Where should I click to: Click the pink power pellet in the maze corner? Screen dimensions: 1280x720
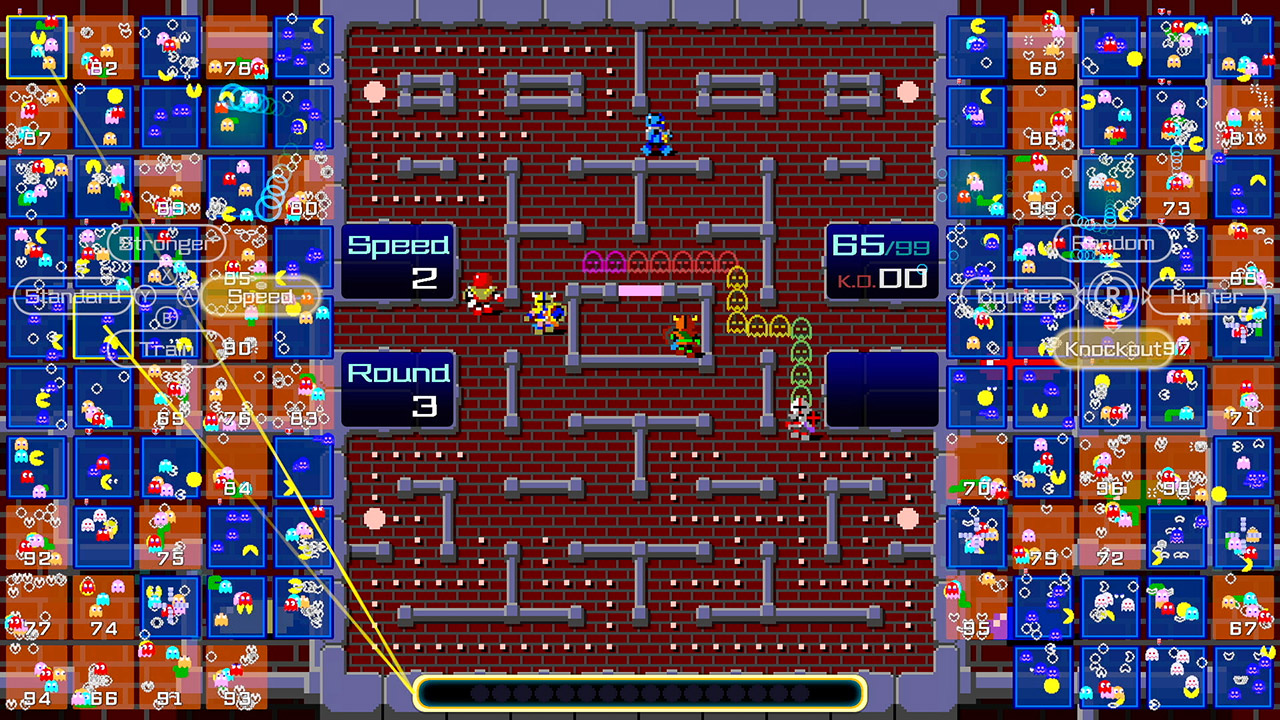pos(375,92)
